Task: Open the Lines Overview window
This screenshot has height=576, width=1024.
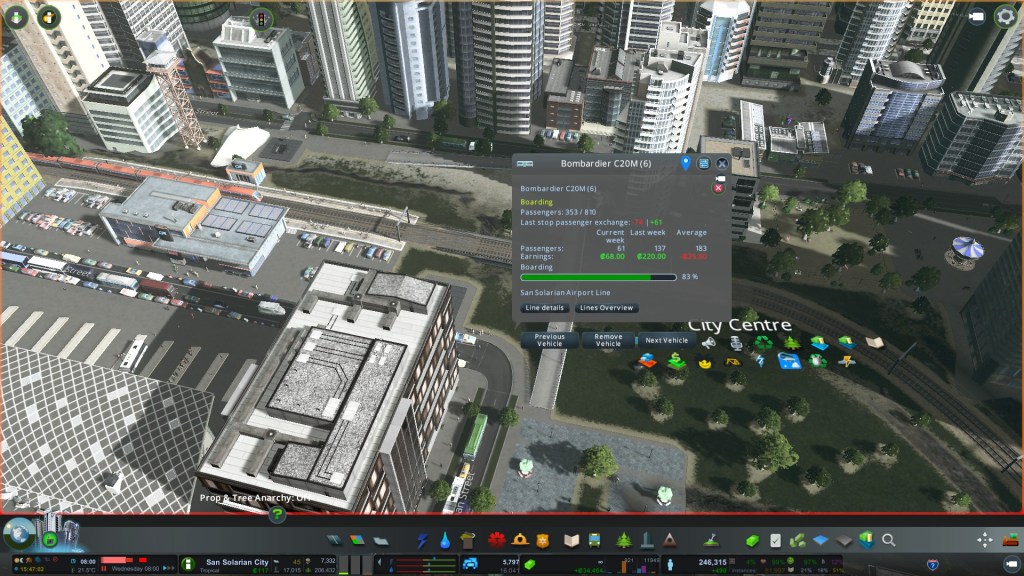Action: 607,308
